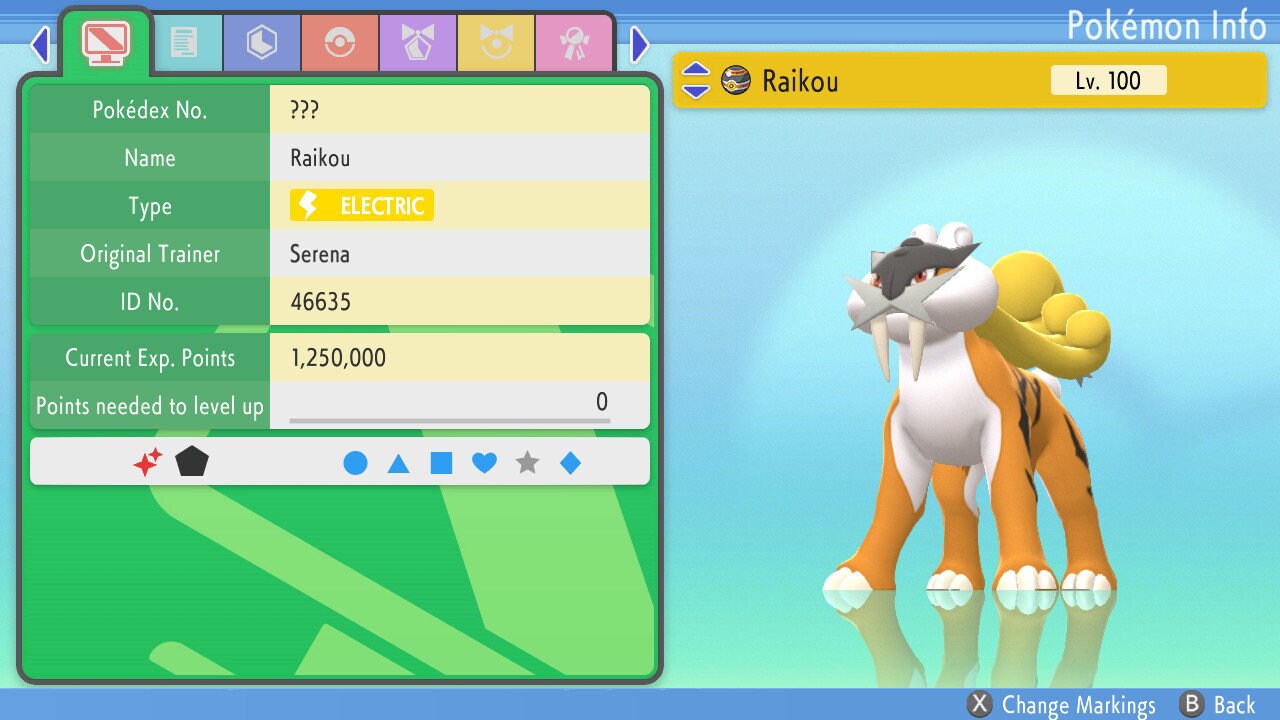The image size is (1280, 720).
Task: Click the right arrow beside the tabs
Action: click(x=640, y=44)
